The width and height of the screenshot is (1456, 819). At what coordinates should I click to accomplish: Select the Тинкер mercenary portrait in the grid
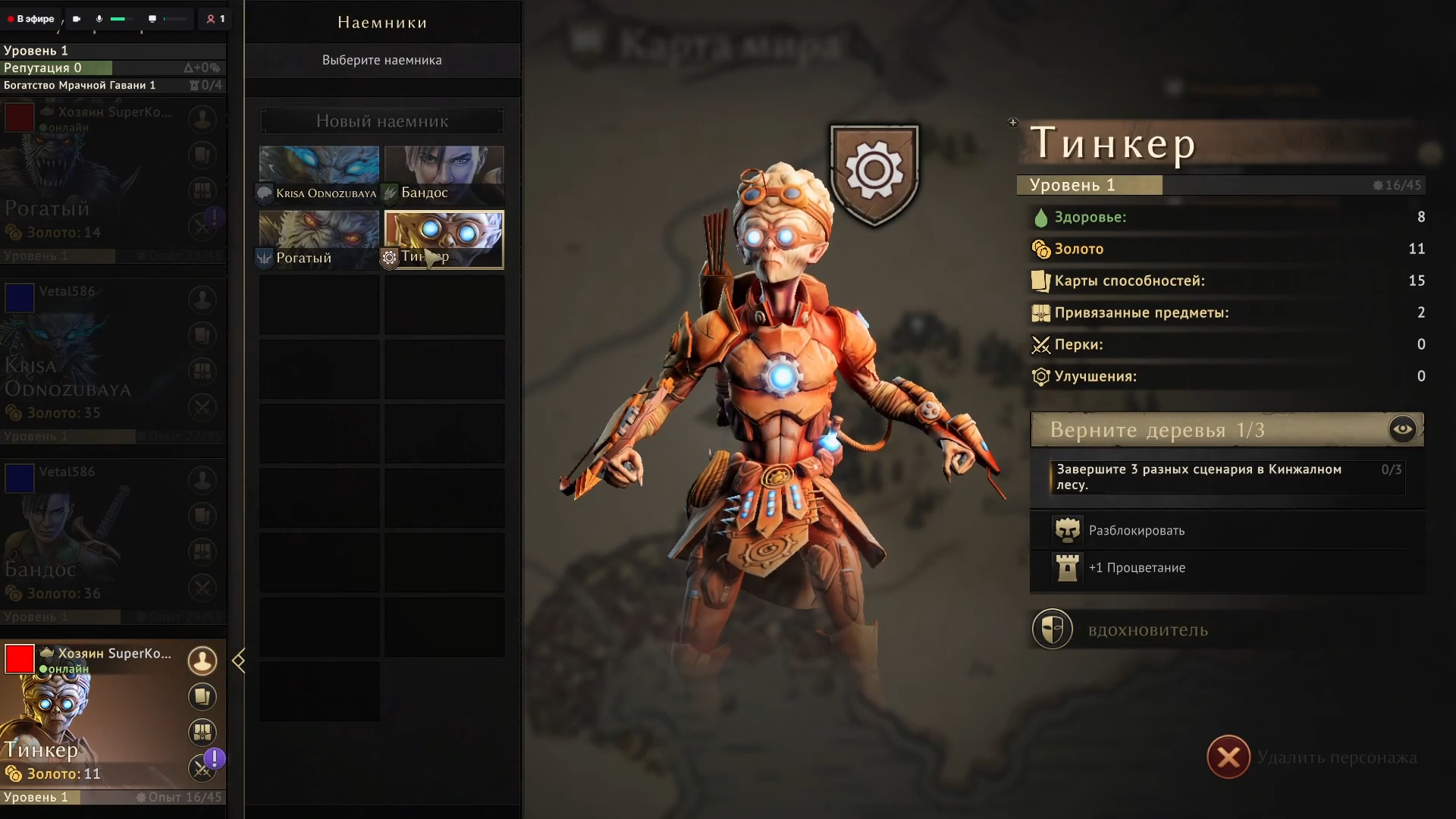[x=444, y=239]
